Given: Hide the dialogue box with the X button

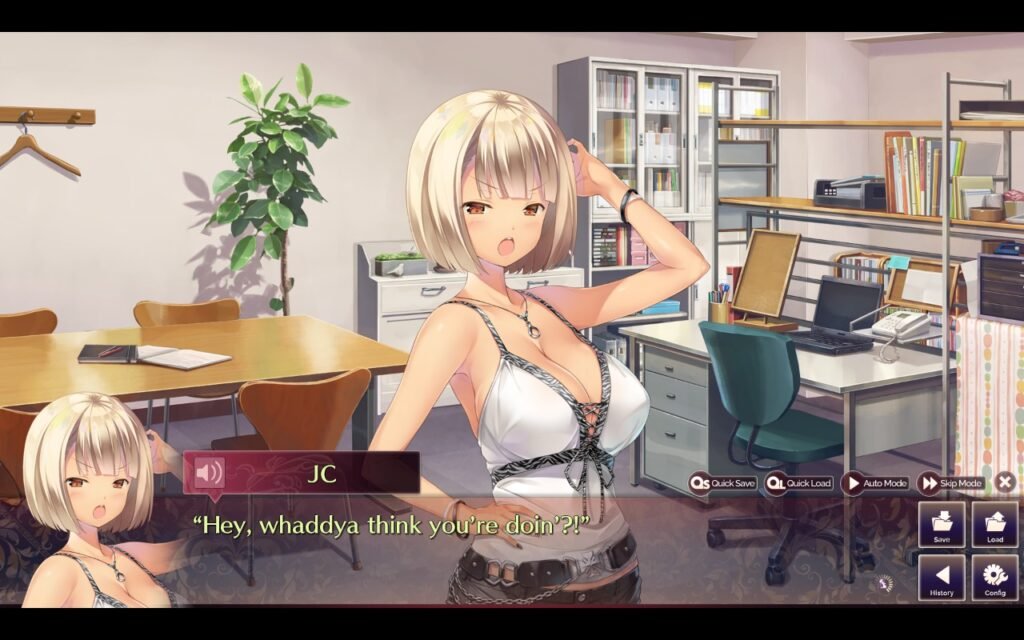Looking at the screenshot, I should [1005, 483].
